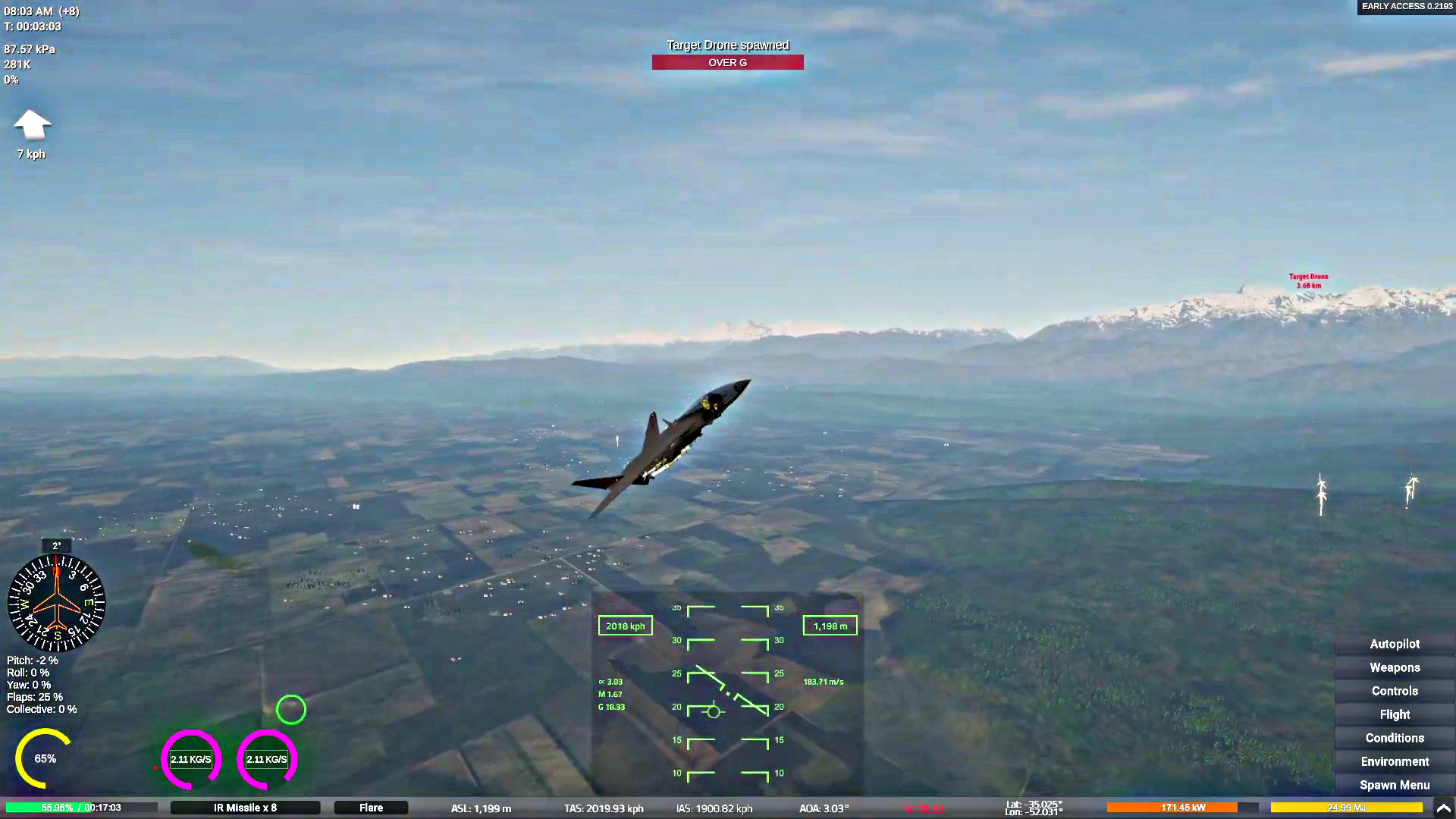Select the IR Missile x 8 weapon

point(245,808)
